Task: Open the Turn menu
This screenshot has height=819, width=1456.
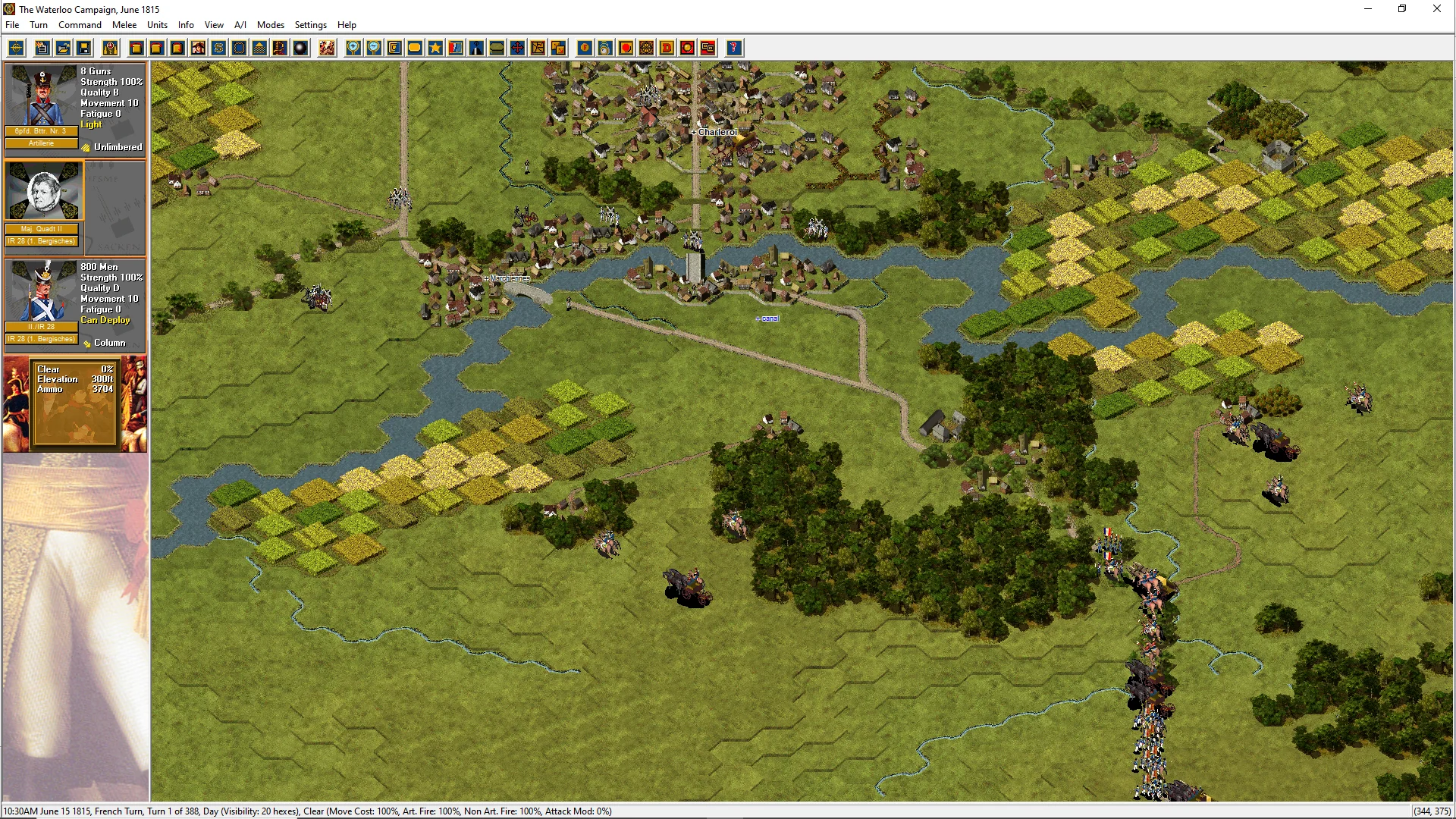Action: [x=39, y=25]
